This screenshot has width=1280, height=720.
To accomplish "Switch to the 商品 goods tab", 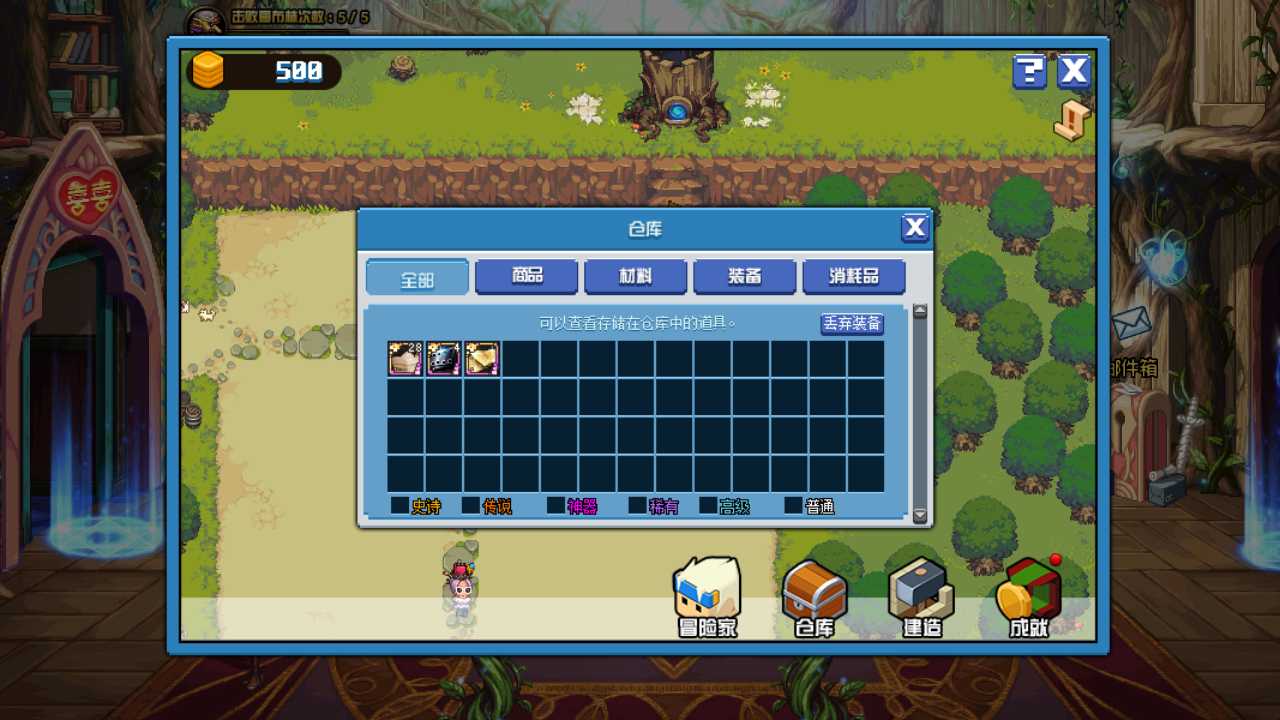I will point(527,277).
